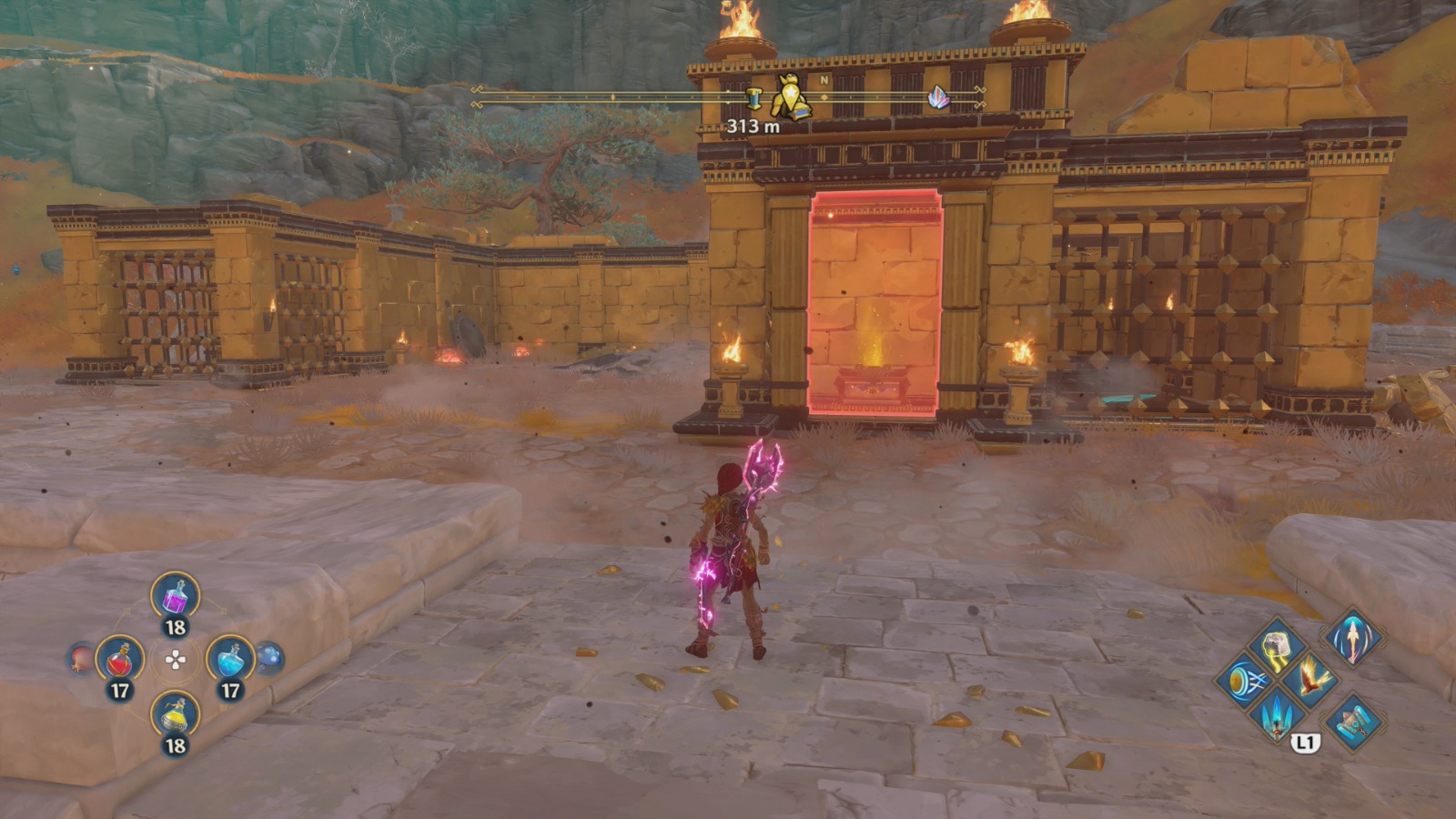Expand the blue mushroom item slot
Image resolution: width=1456 pixels, height=819 pixels.
(x=268, y=656)
